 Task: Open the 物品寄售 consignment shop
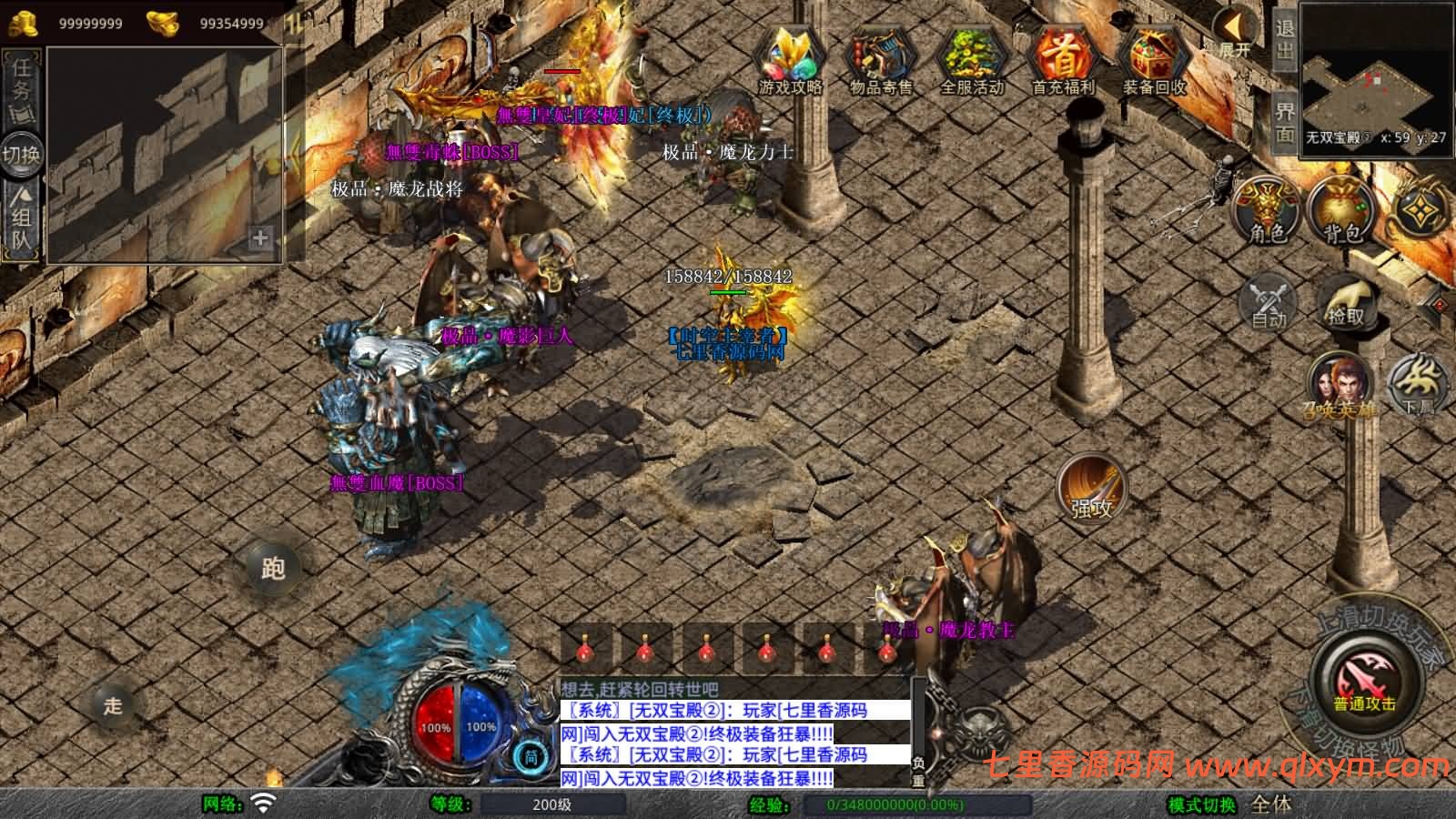coord(881,60)
